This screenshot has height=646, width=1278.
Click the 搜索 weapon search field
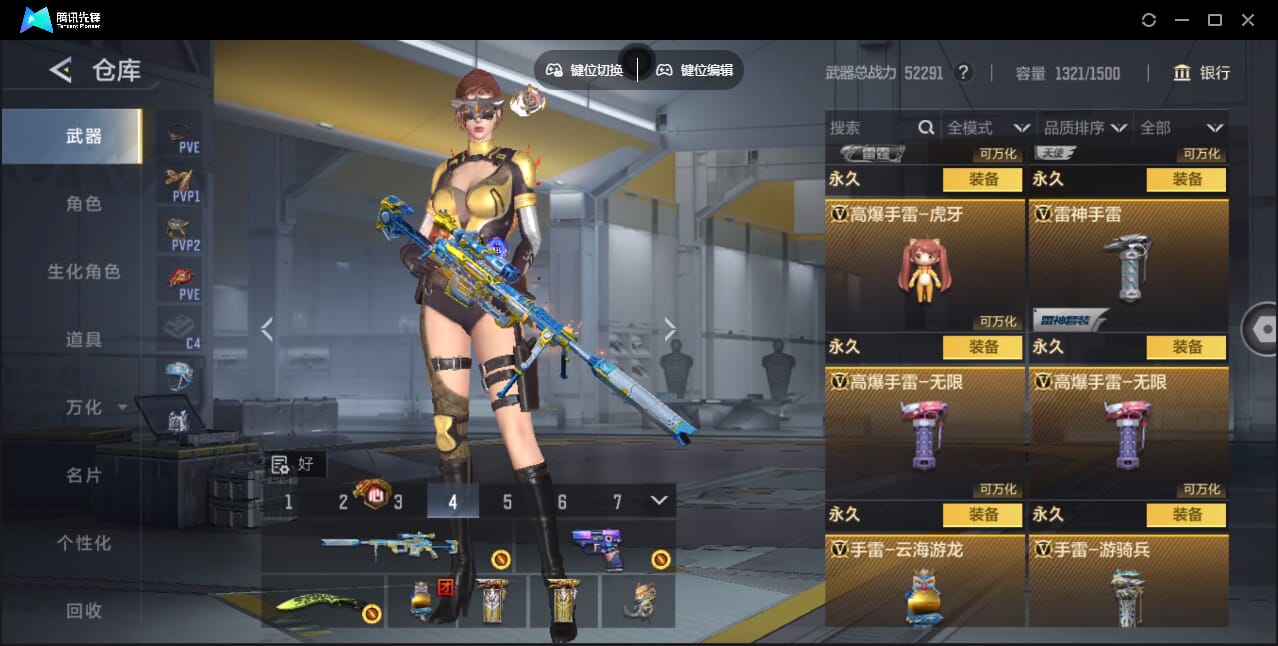tap(870, 128)
